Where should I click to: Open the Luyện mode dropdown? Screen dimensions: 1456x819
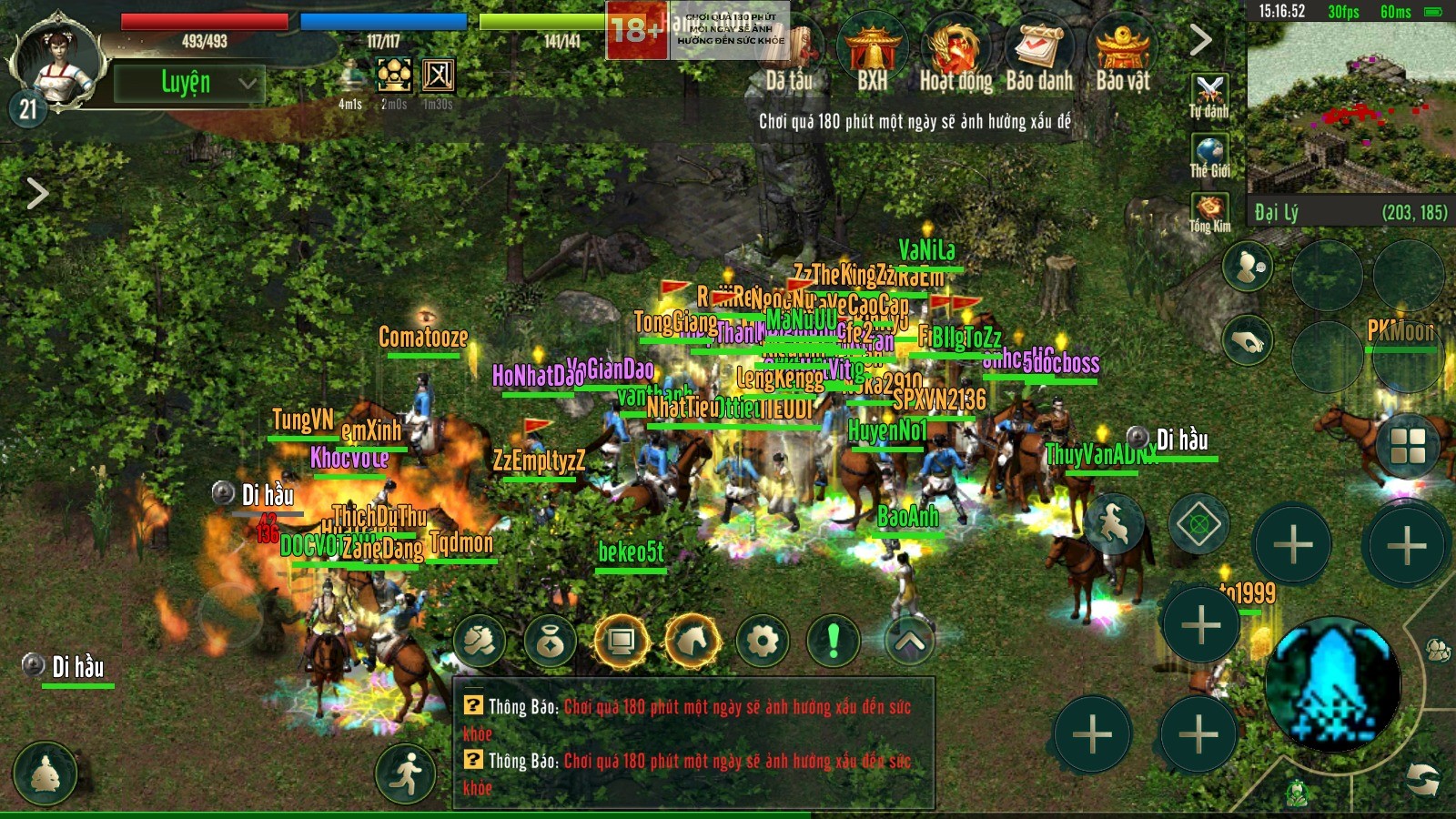pyautogui.click(x=189, y=83)
